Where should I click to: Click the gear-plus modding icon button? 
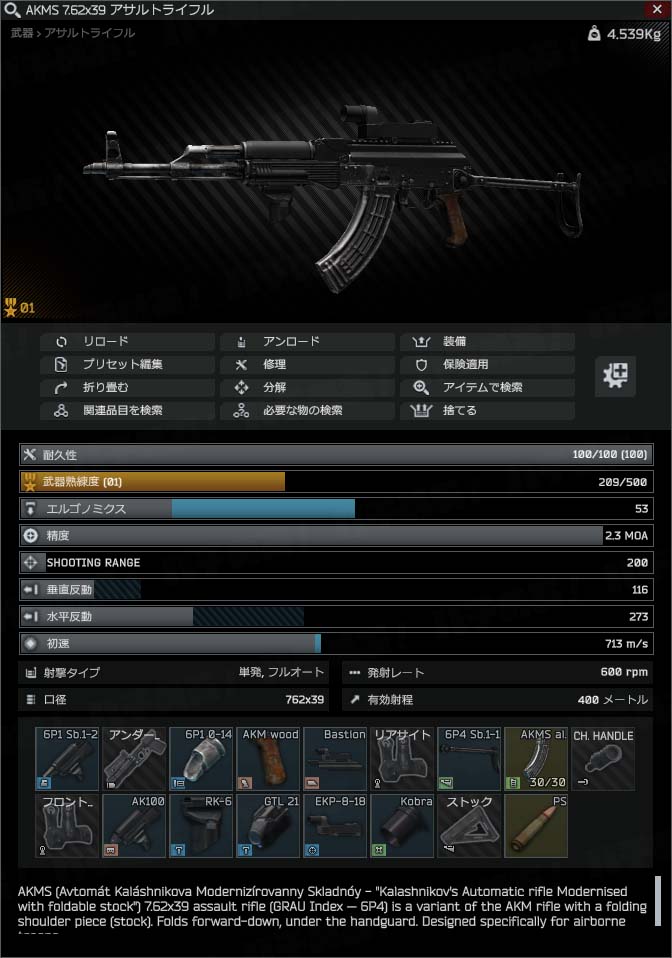coord(617,376)
